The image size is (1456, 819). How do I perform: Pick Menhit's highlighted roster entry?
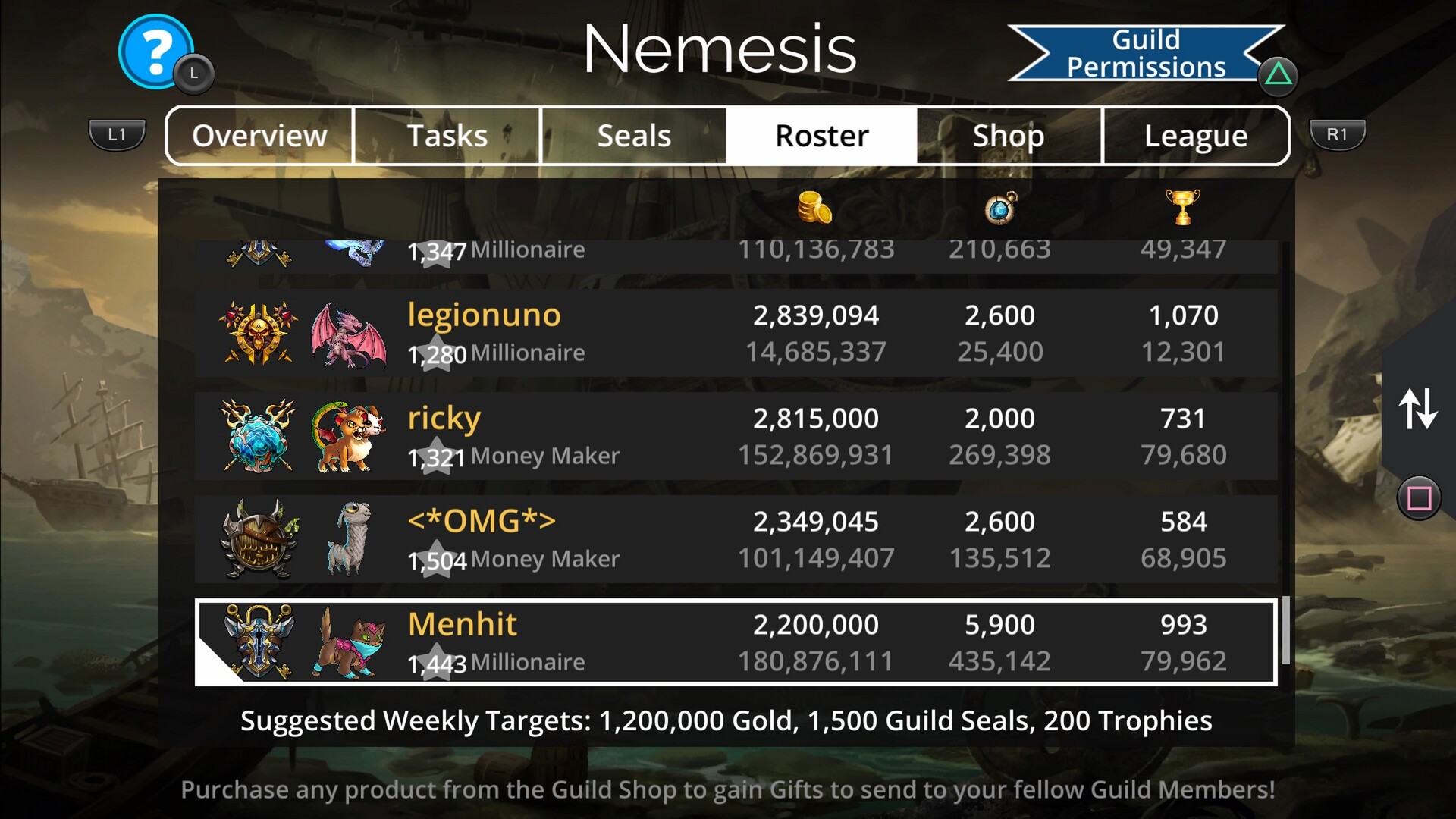click(736, 642)
